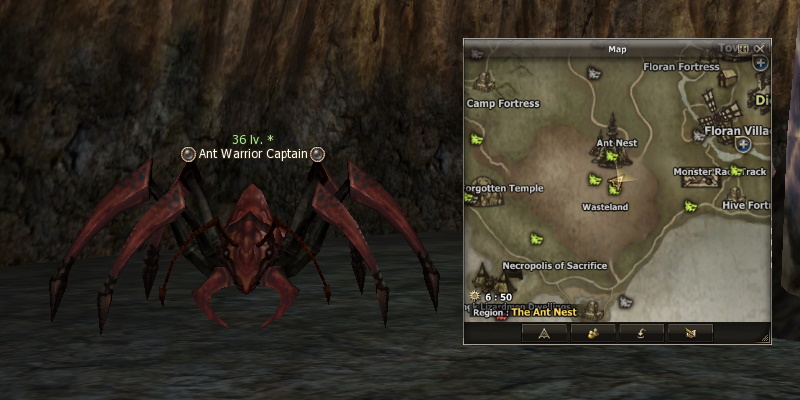The image size is (800, 400).
Task: Click the Floran Fortress marker
Action: (683, 67)
